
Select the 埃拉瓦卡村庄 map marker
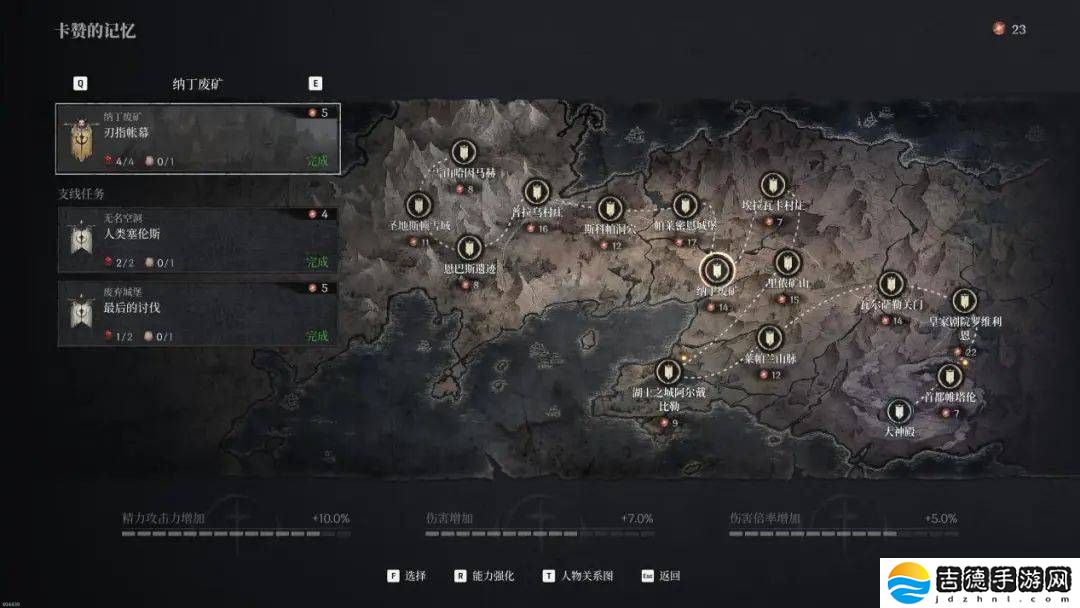(x=771, y=184)
